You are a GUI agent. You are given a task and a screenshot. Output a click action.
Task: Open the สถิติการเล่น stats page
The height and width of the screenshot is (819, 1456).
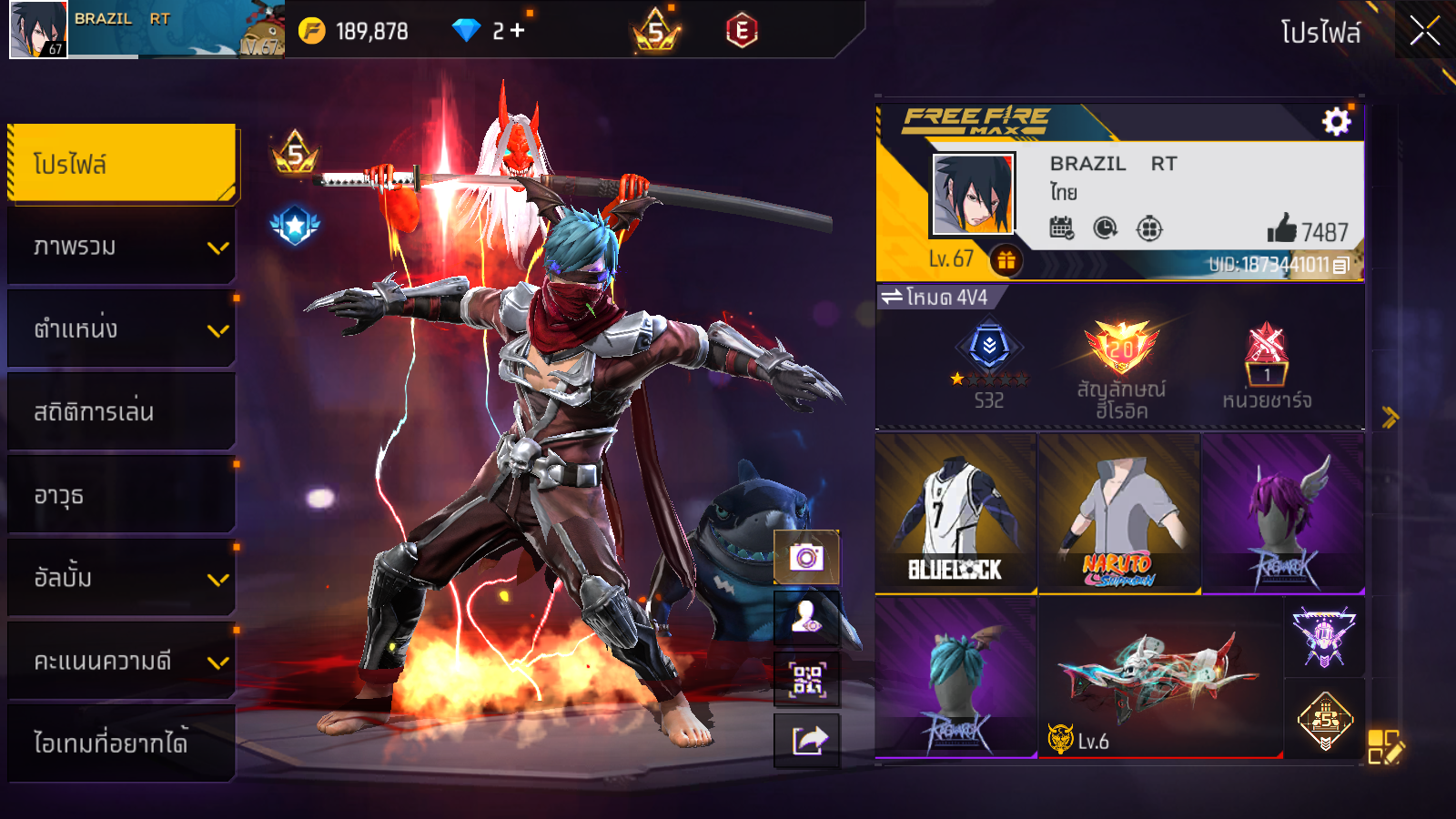(x=121, y=412)
